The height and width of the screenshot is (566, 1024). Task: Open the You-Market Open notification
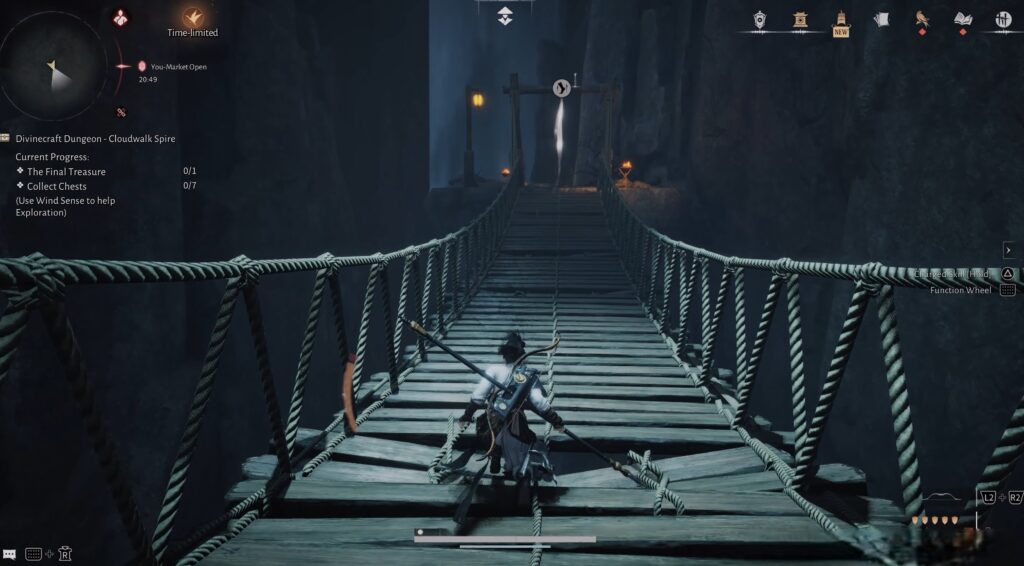[x=172, y=67]
